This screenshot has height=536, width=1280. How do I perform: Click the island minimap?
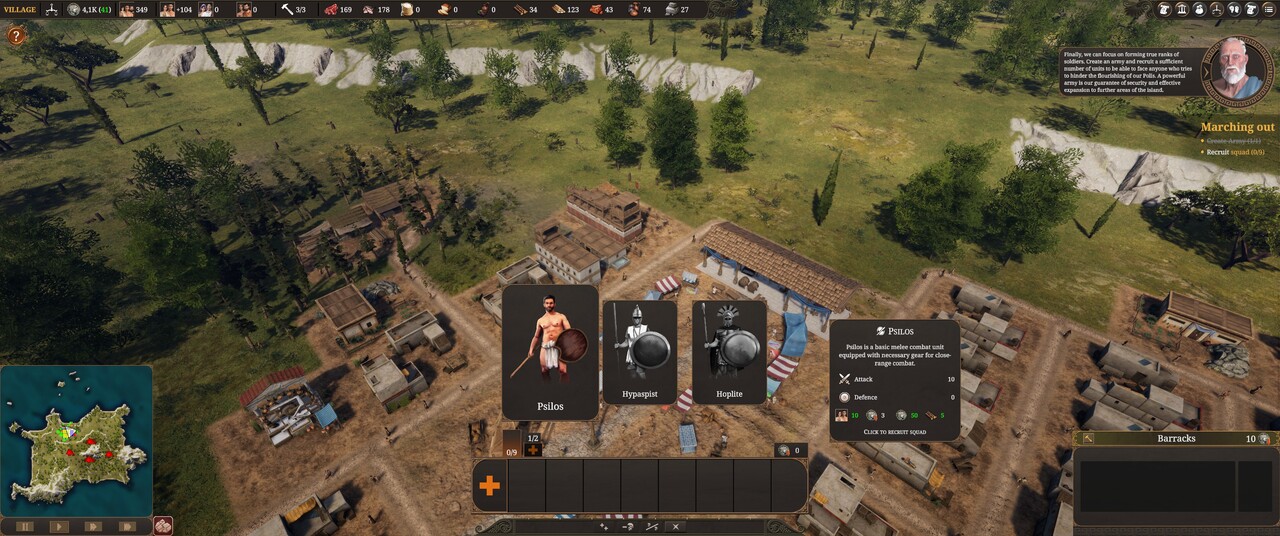76,440
